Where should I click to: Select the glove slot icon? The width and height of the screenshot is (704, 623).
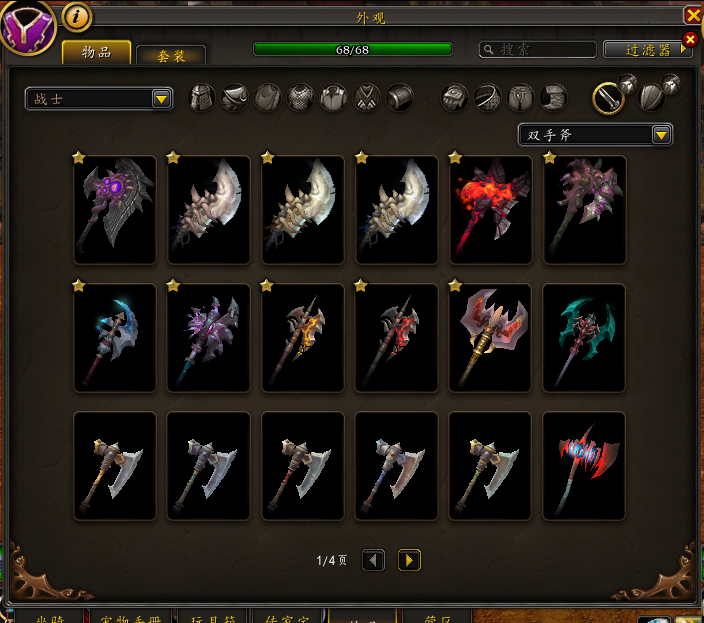click(455, 97)
